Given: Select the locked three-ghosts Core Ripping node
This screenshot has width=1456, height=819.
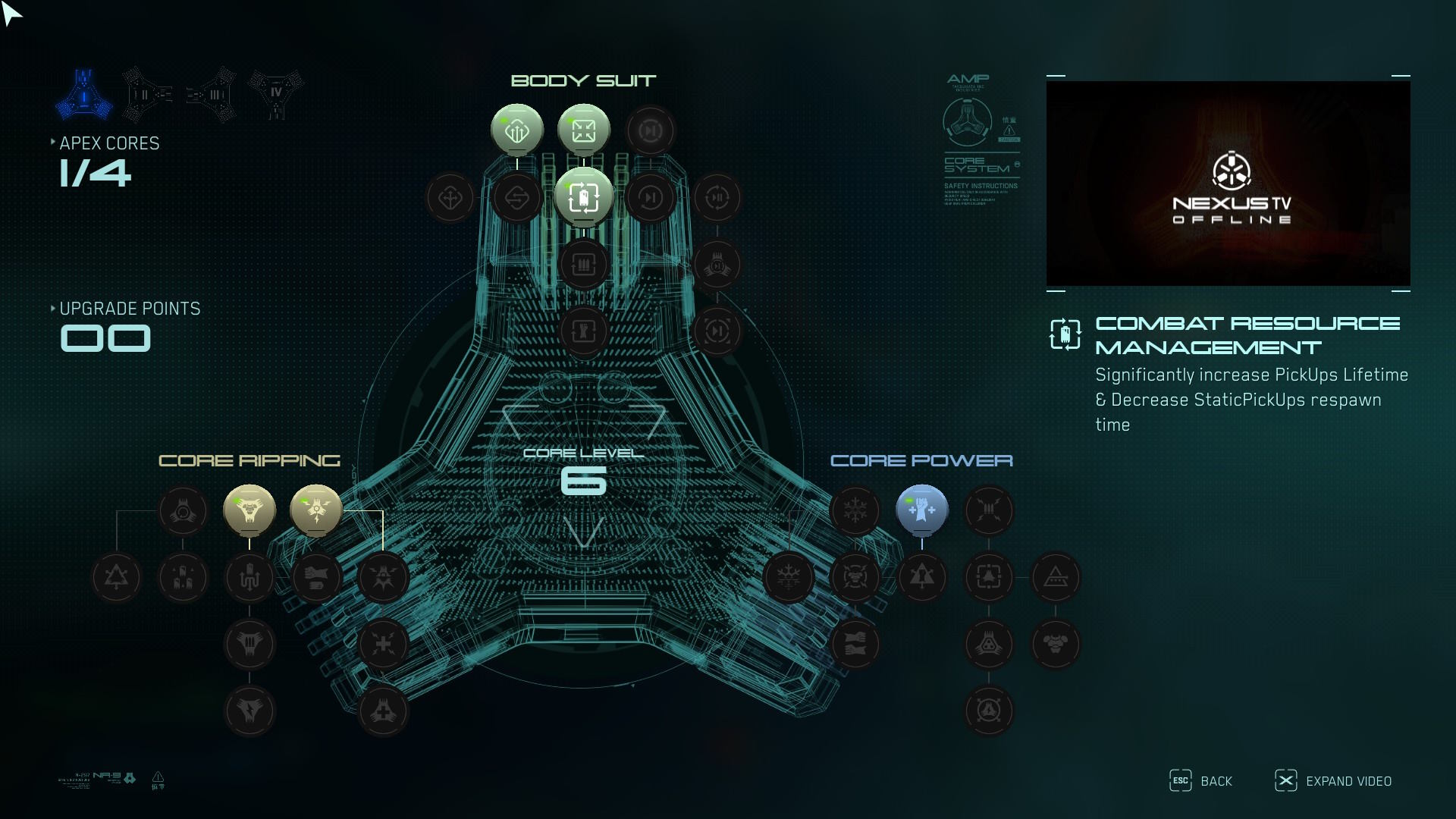Looking at the screenshot, I should point(183,578).
